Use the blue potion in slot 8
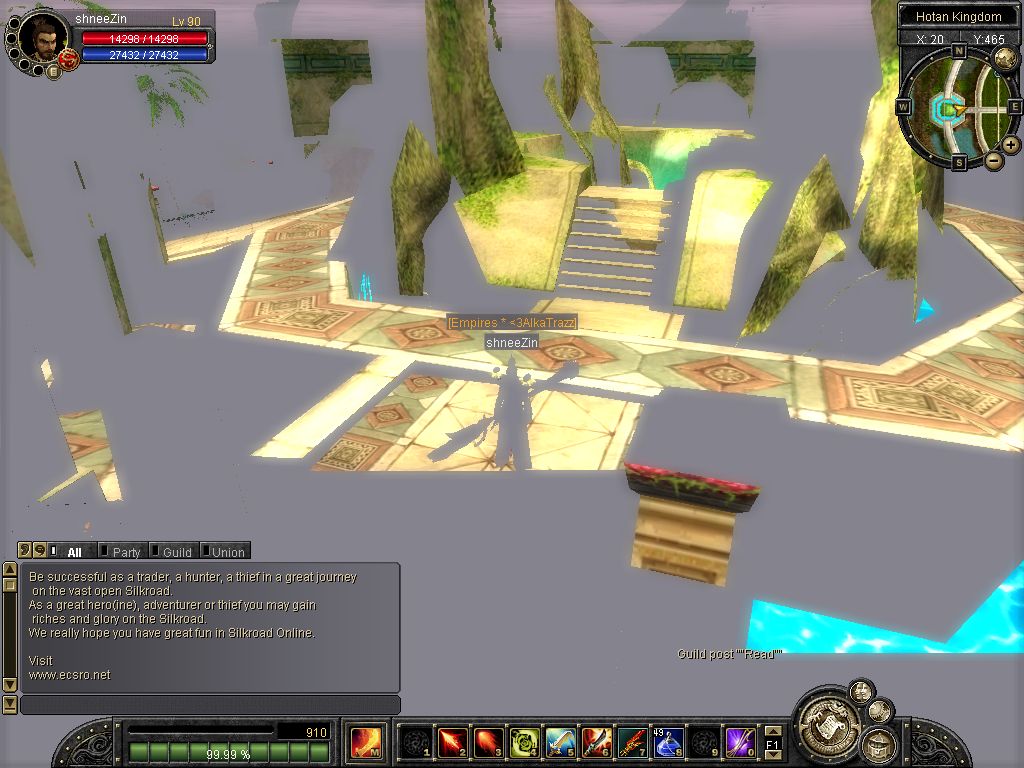This screenshot has height=768, width=1024. [x=668, y=742]
